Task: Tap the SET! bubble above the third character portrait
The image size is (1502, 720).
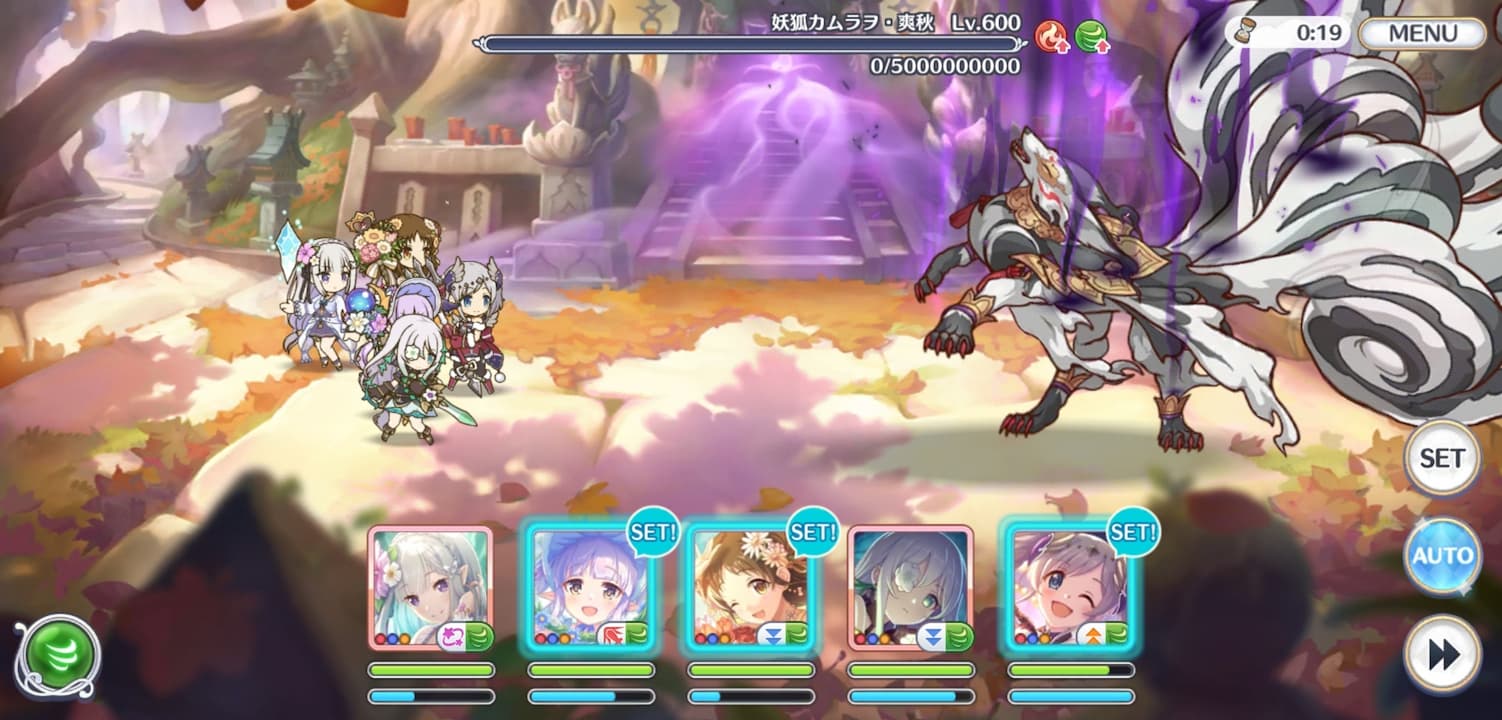Action: [x=812, y=532]
